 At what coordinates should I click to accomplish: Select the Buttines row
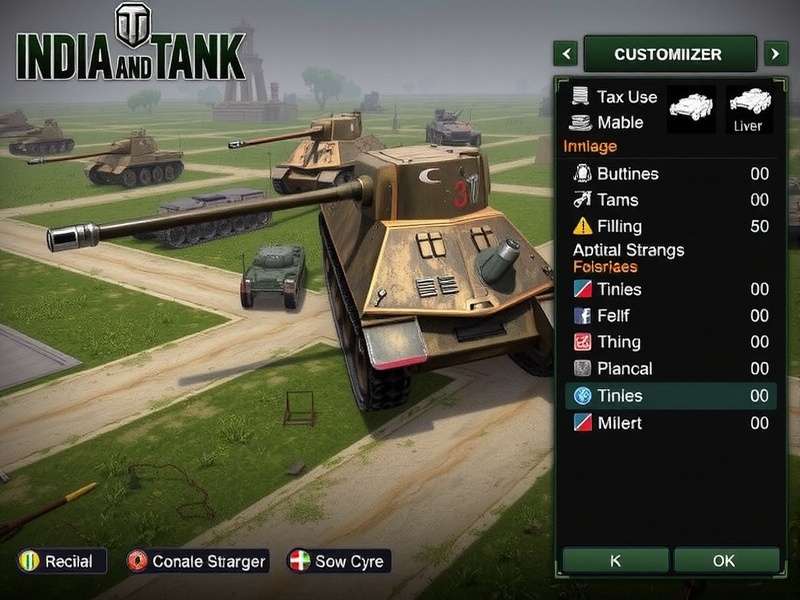[x=670, y=174]
